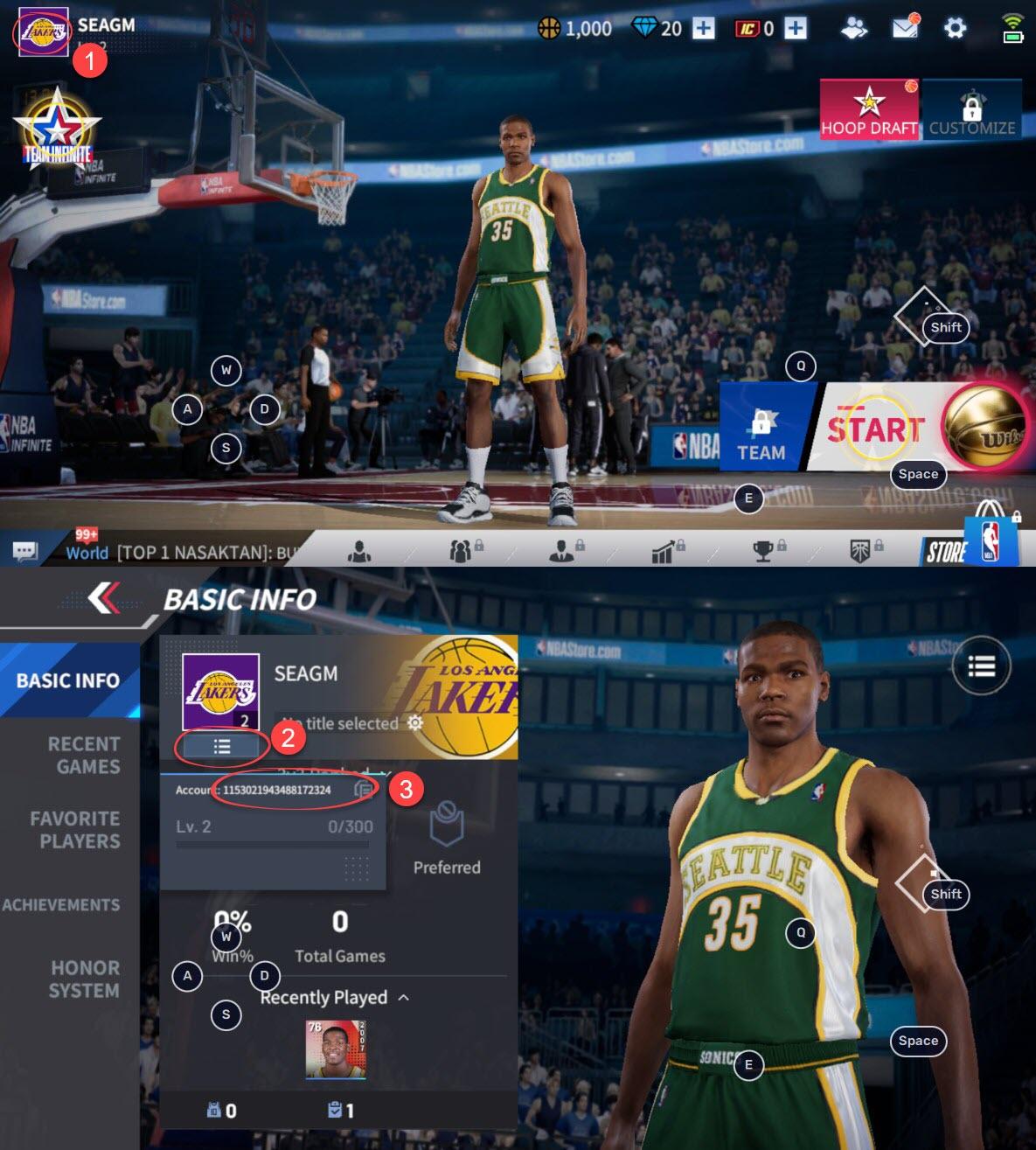Switch to the Favorite Players tab
Image resolution: width=1036 pixels, height=1150 pixels.
[75, 829]
